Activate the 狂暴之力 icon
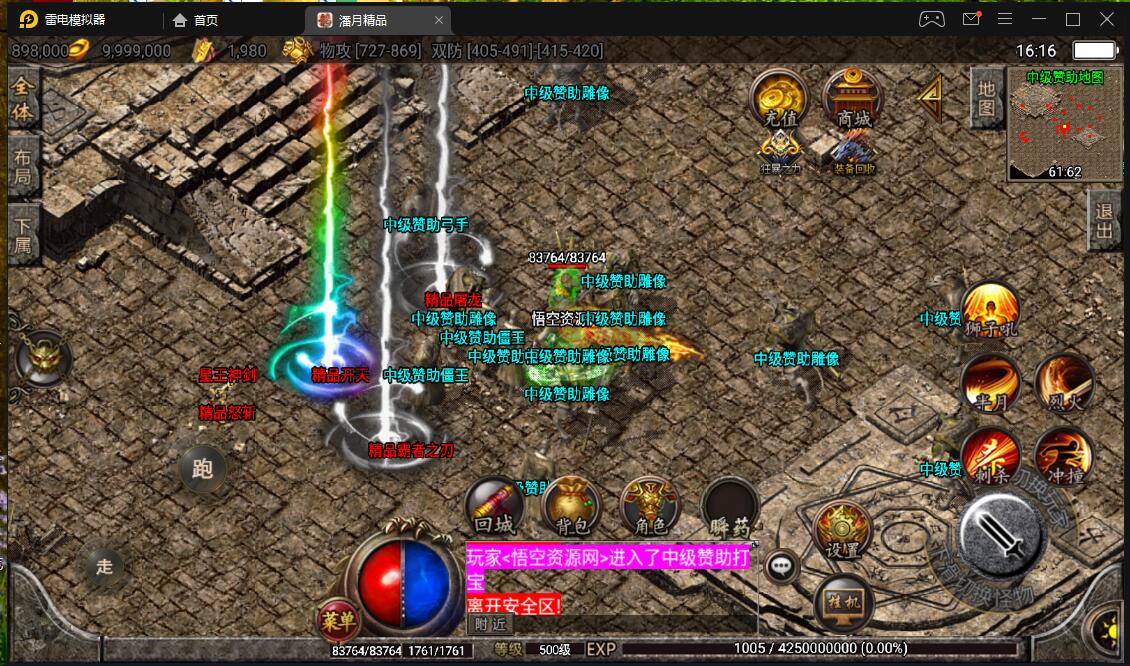The image size is (1130, 666). pos(780,153)
